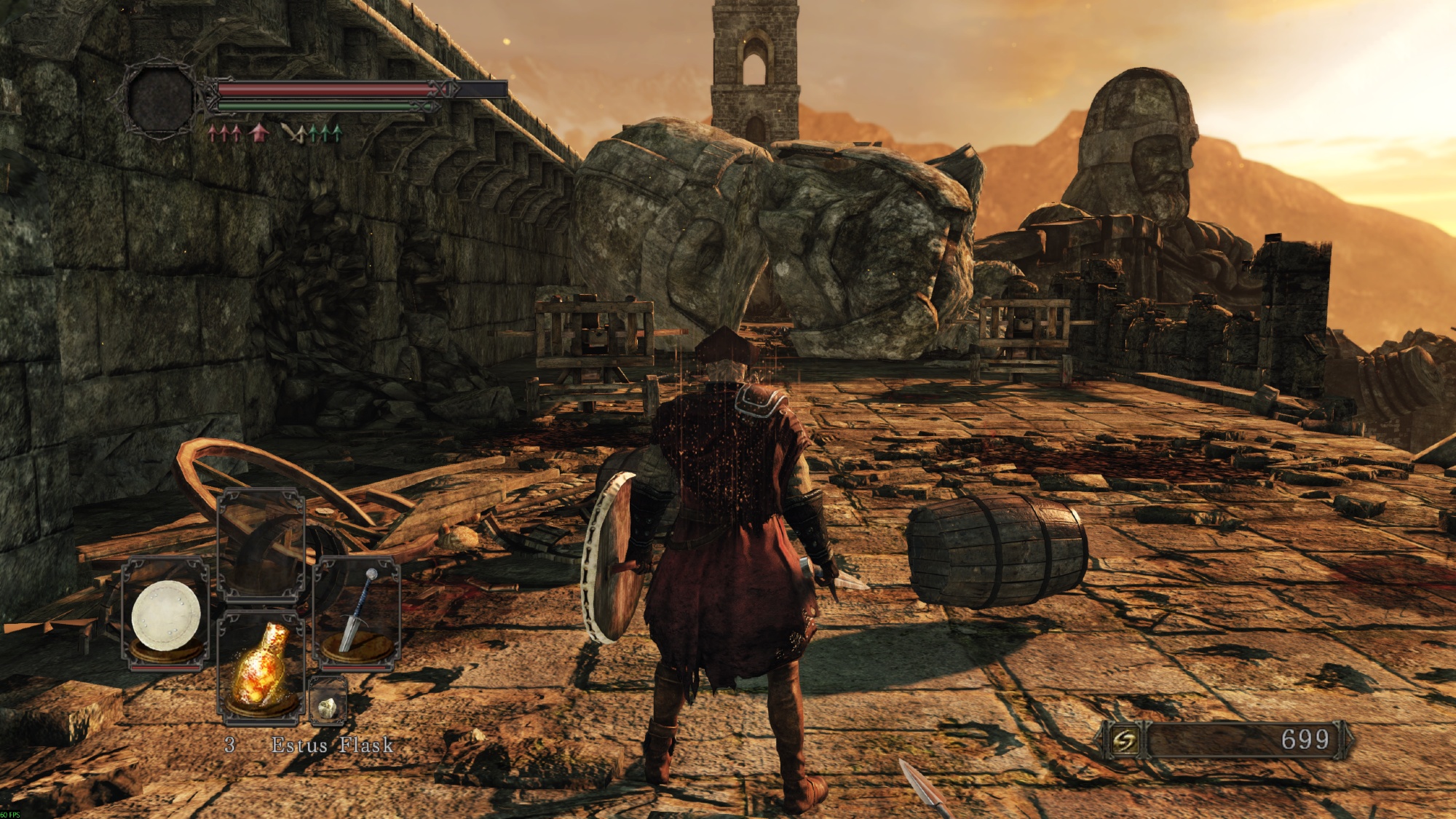This screenshot has height=819, width=1456.
Task: Click the single large red arrow icon
Action: click(x=258, y=132)
